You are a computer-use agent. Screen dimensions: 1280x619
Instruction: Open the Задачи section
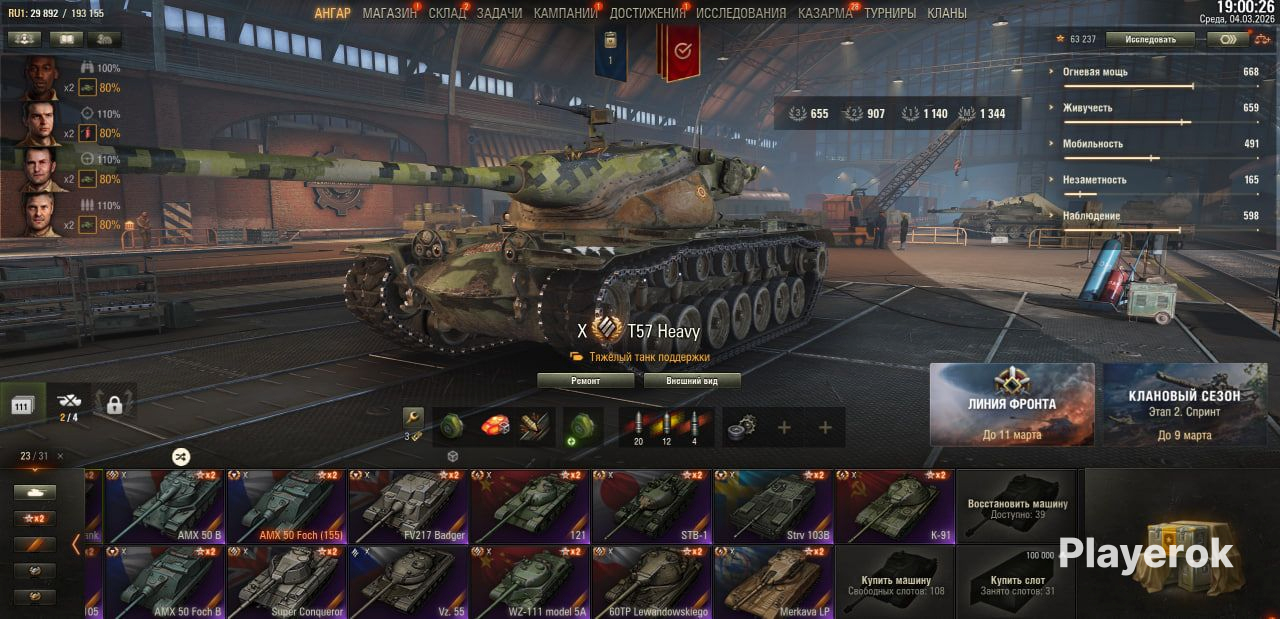499,13
